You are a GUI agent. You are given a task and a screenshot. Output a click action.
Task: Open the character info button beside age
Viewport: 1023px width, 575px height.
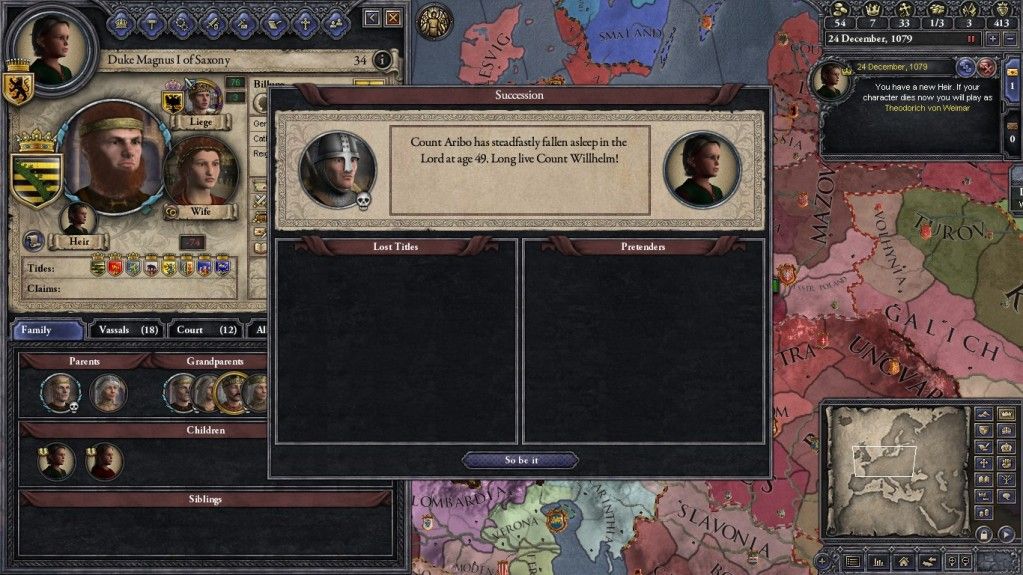381,60
